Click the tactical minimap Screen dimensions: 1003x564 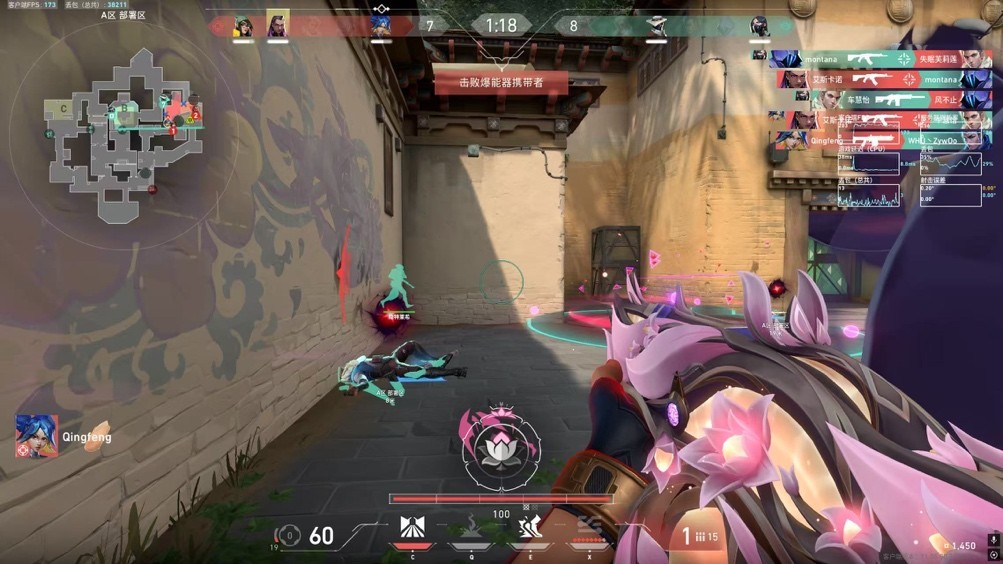[x=122, y=130]
